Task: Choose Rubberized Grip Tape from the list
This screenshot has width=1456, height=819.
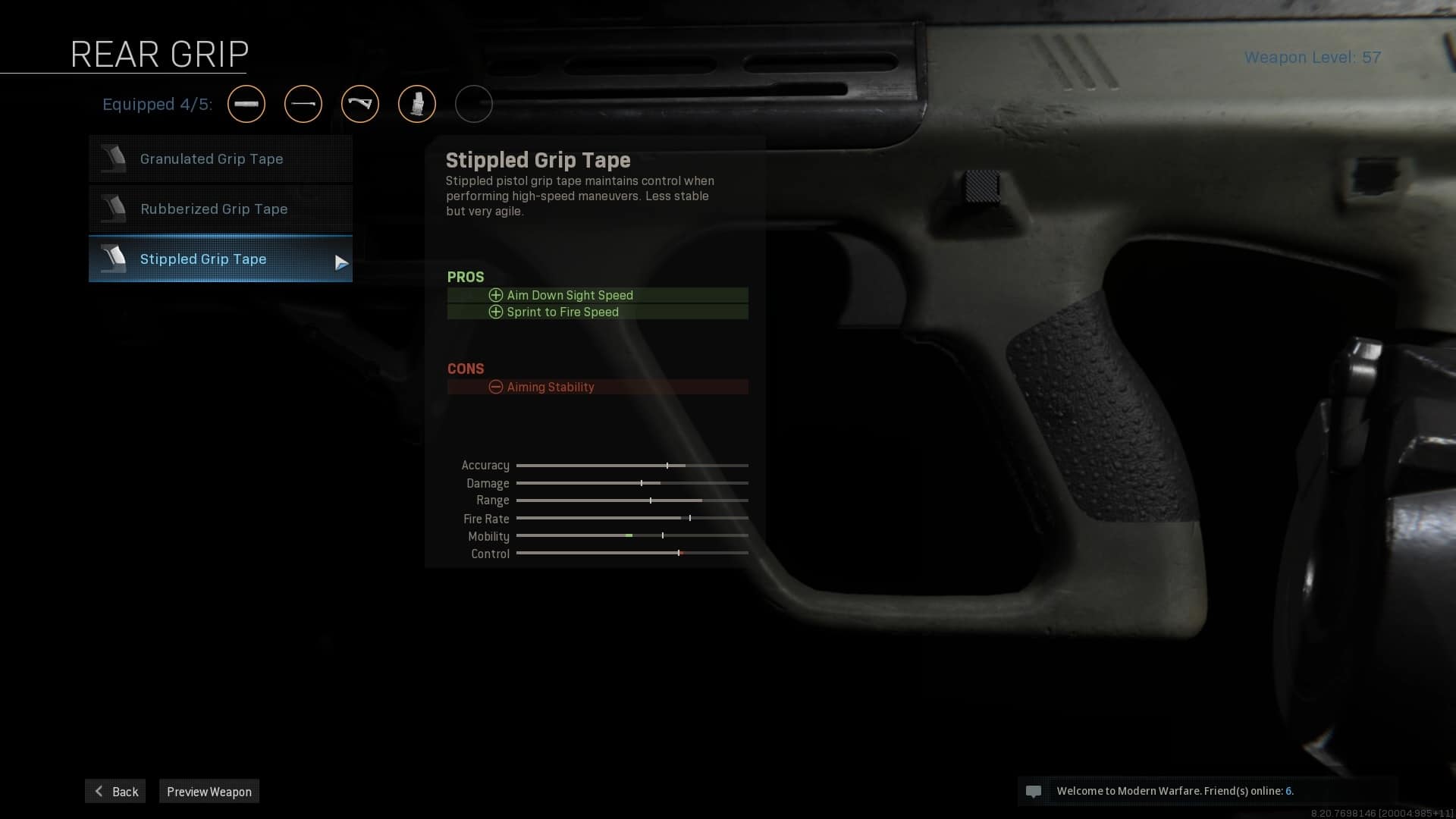Action: [220, 209]
